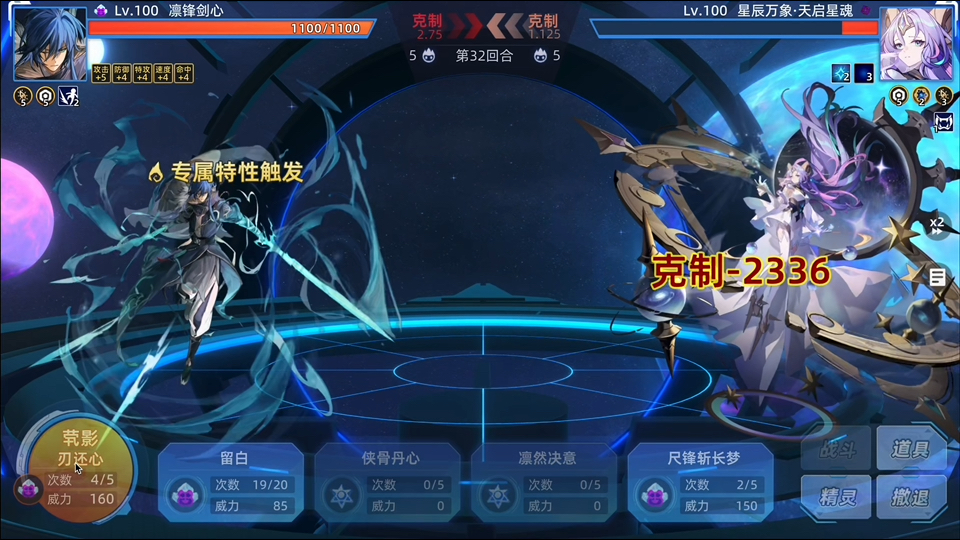Inspect the 攻击 +5 buff icon
This screenshot has width=960, height=540.
[100, 73]
